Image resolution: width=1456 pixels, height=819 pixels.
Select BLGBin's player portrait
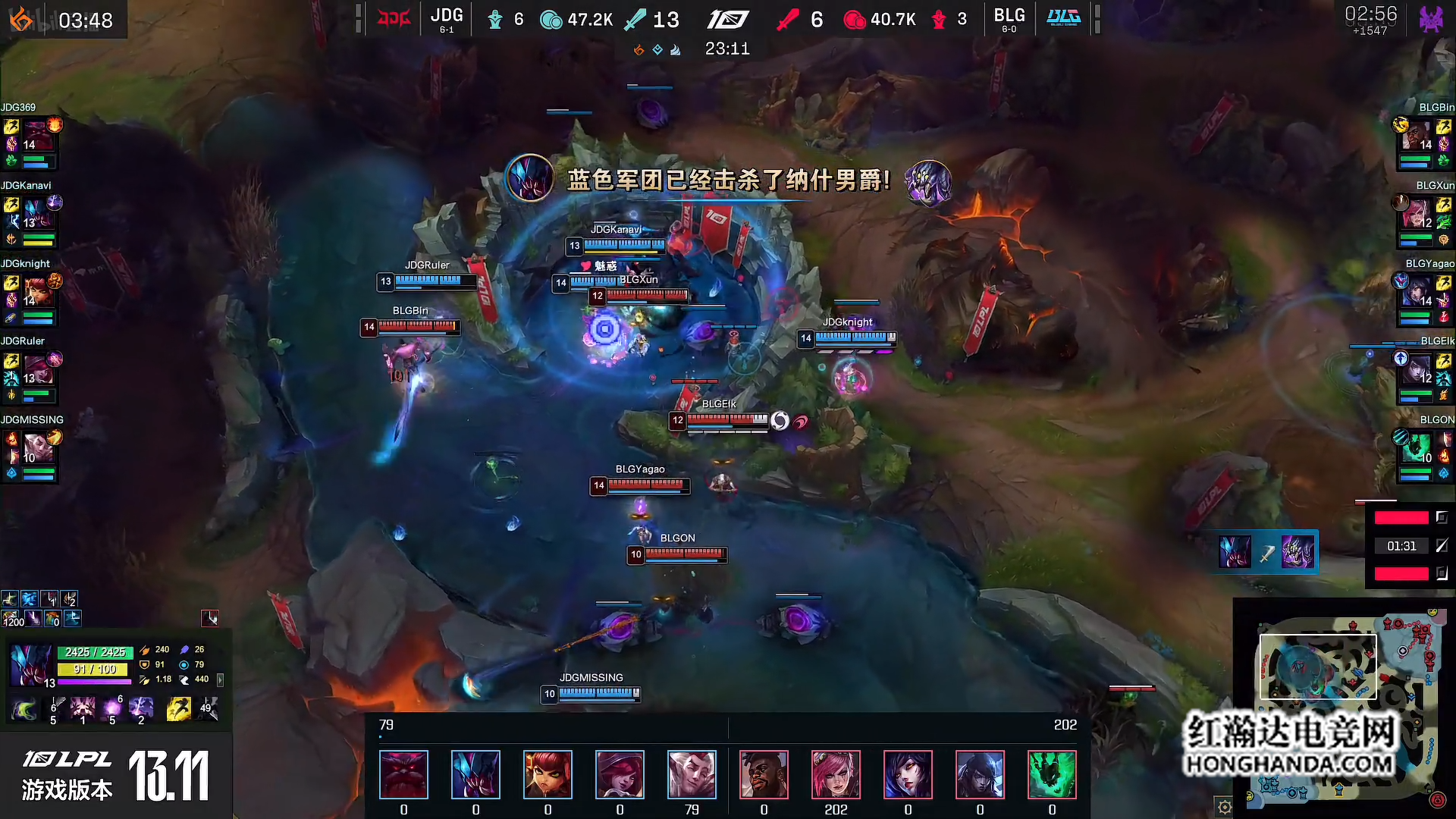point(1417,137)
